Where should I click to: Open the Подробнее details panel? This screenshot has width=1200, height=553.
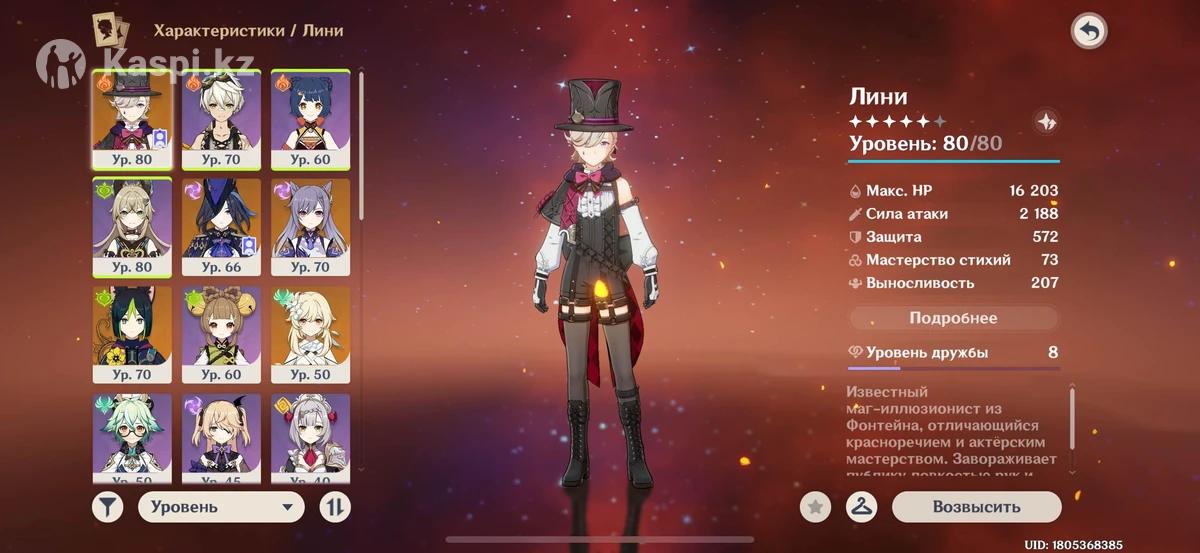coord(953,318)
